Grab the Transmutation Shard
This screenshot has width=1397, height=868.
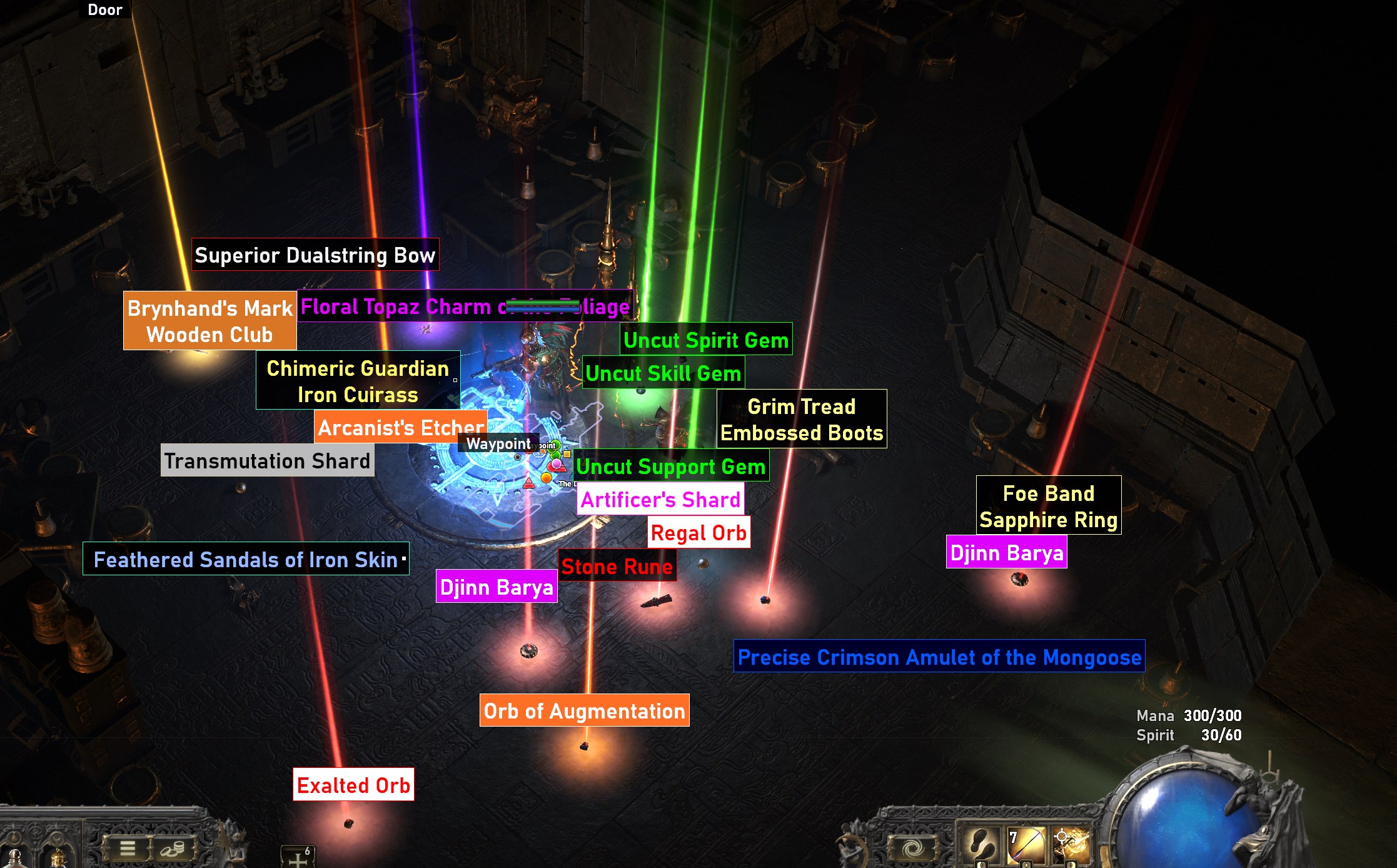pos(268,460)
